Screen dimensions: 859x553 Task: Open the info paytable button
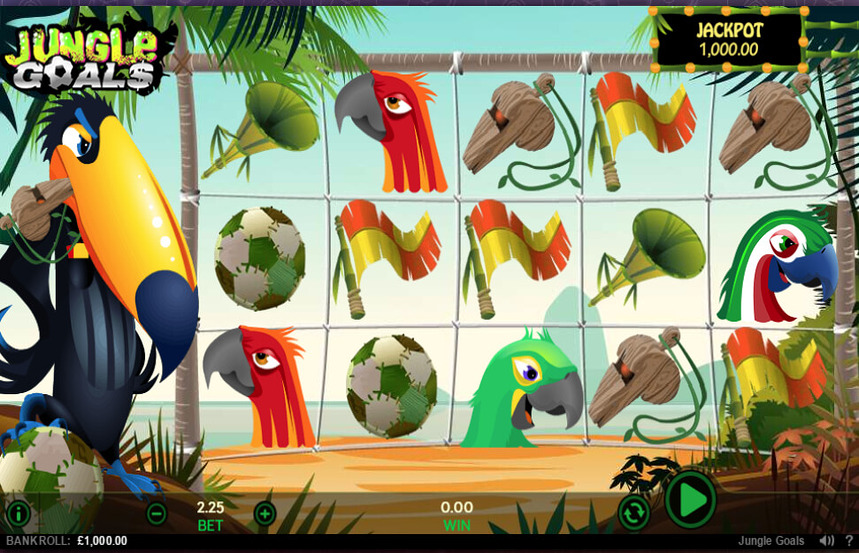[18, 514]
